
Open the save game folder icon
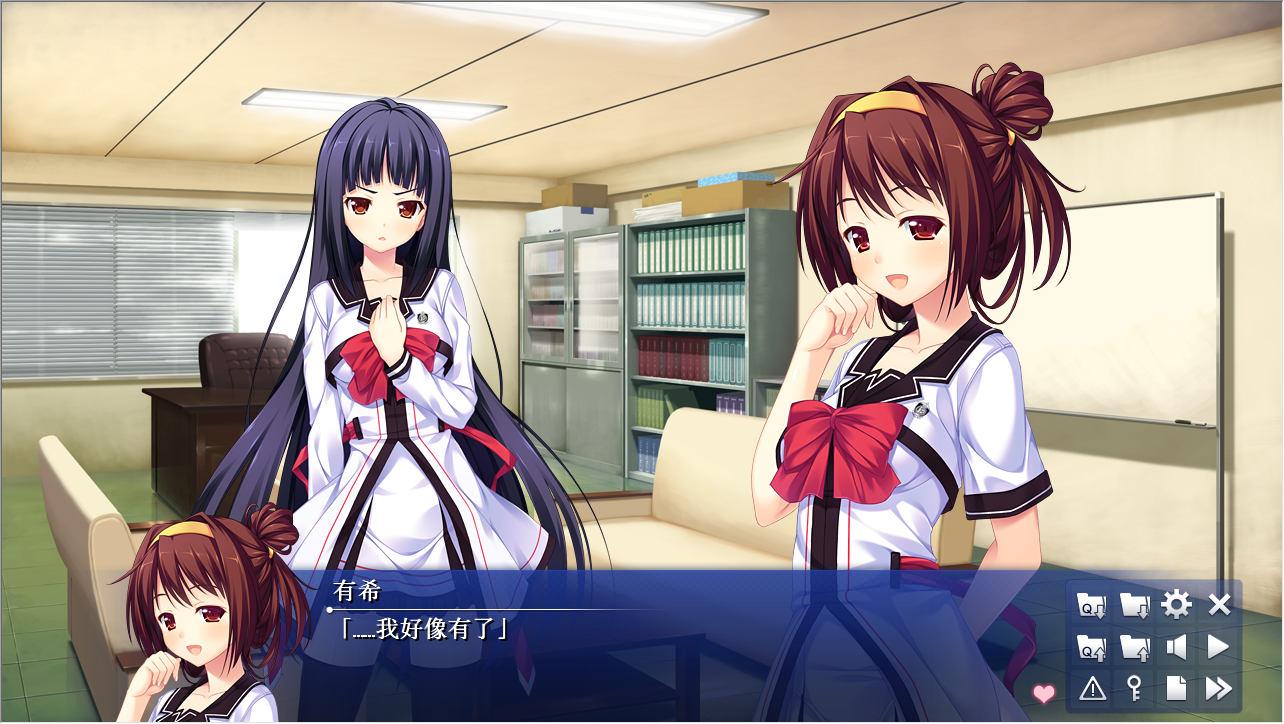click(x=1134, y=605)
